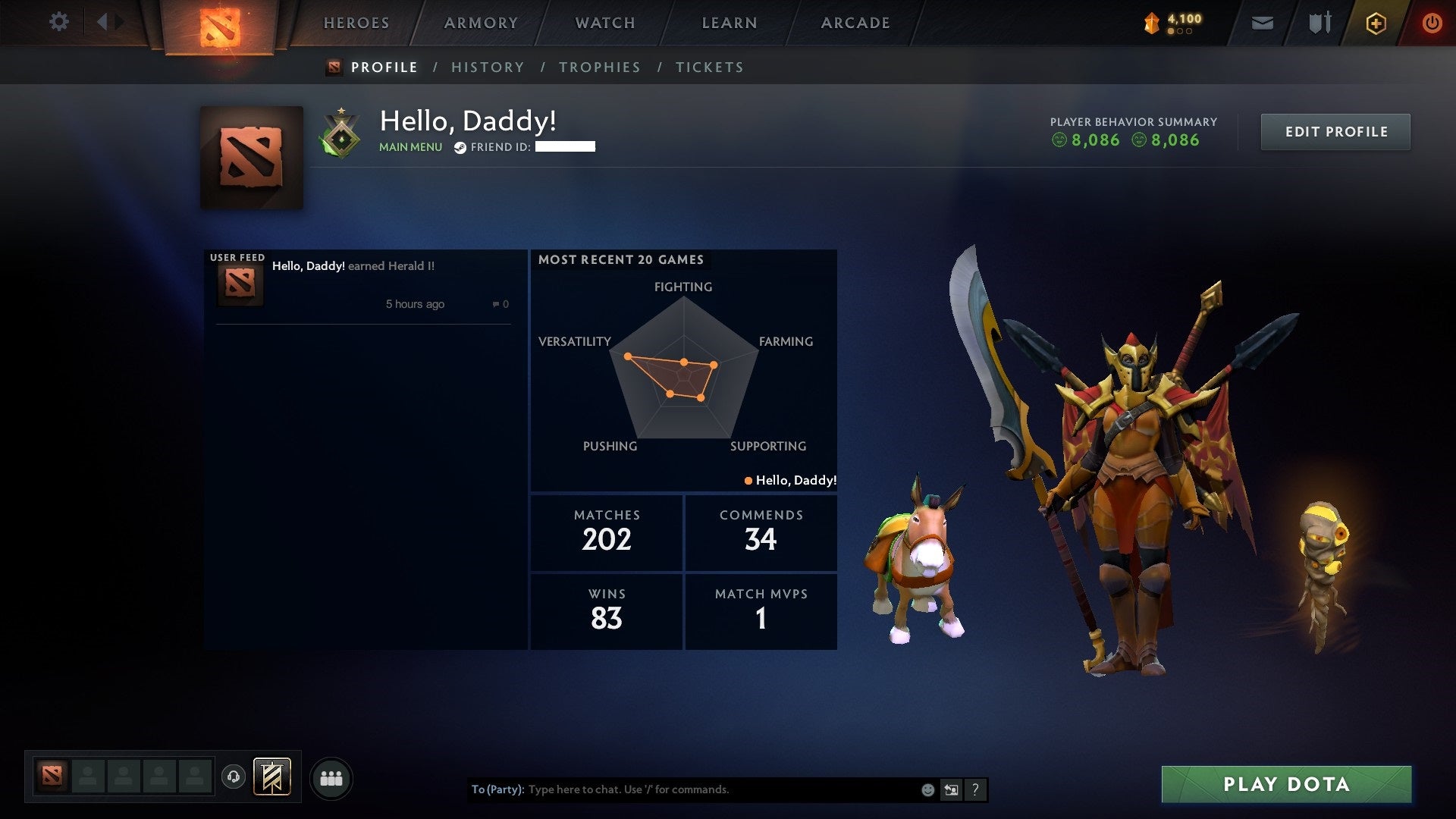Open the mail notifications icon
The height and width of the screenshot is (819, 1456).
(1262, 22)
